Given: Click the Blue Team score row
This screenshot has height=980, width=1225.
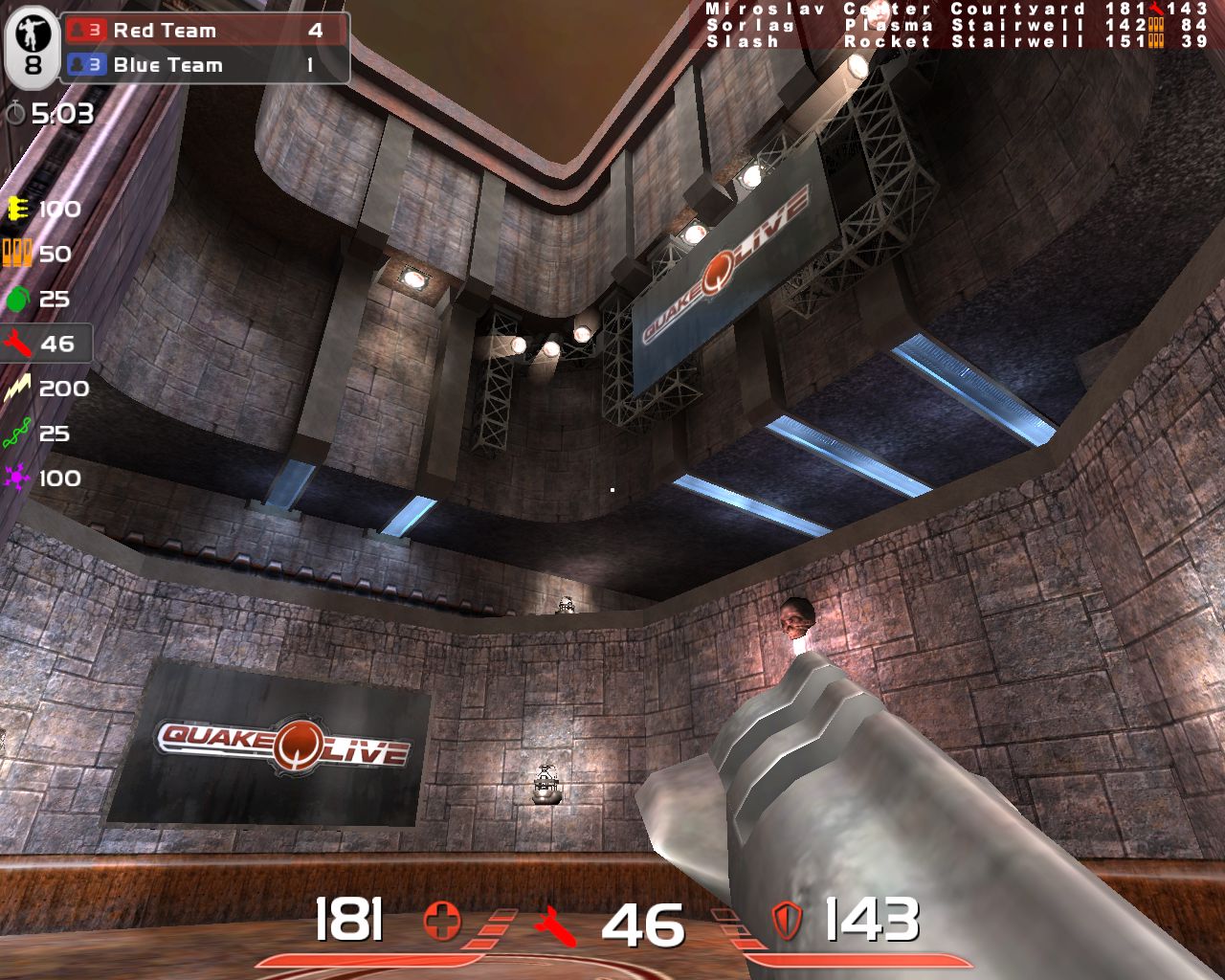Looking at the screenshot, I should (x=205, y=65).
